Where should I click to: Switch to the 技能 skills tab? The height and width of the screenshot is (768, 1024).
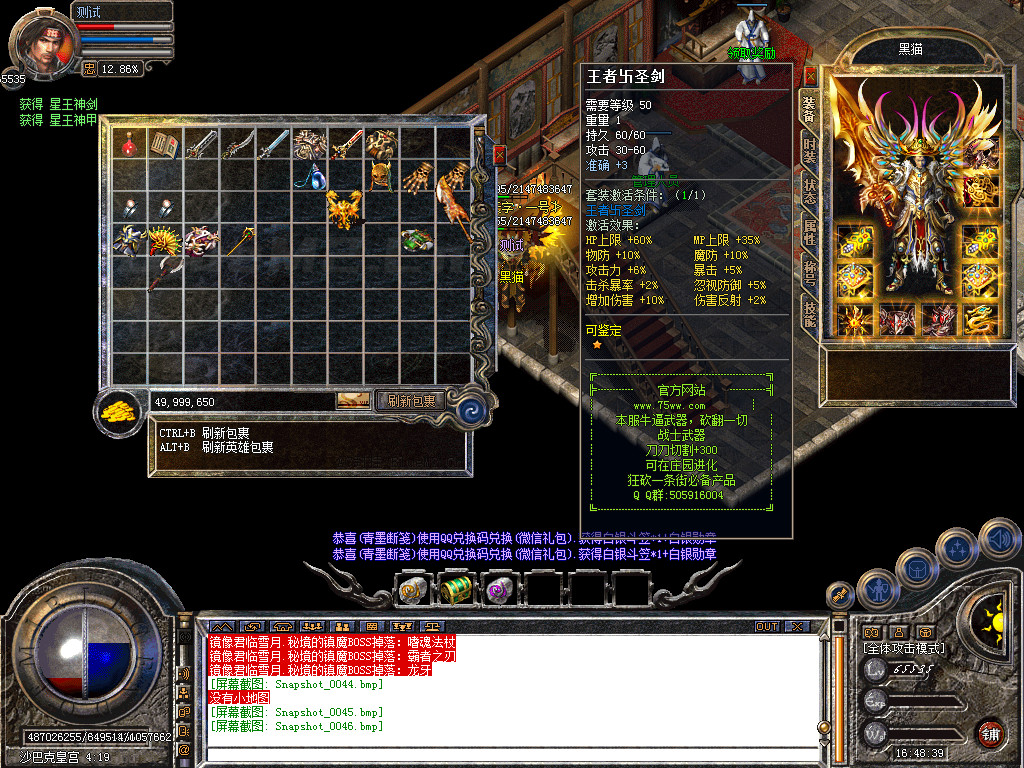point(809,314)
